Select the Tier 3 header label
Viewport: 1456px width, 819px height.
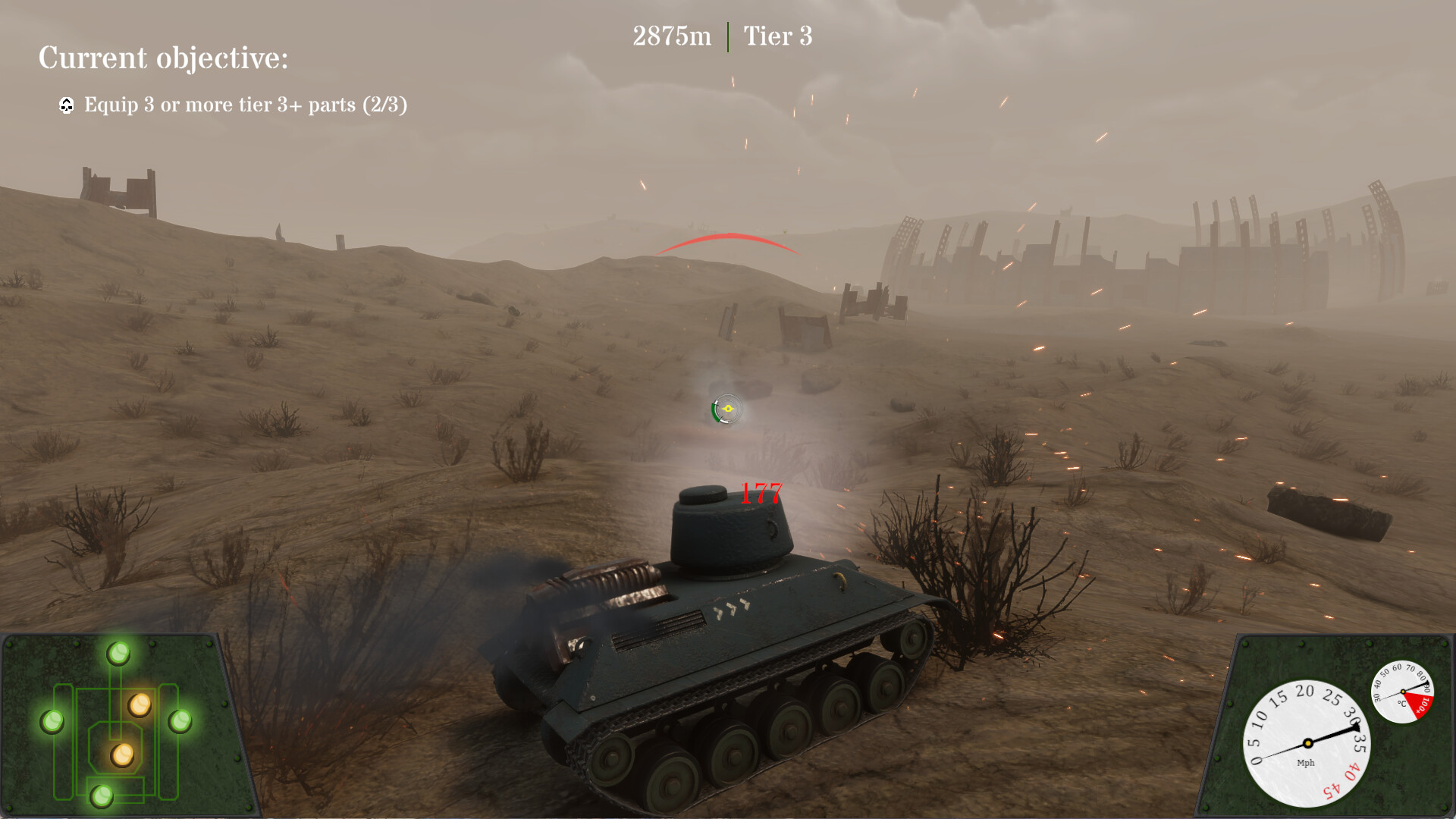[777, 36]
